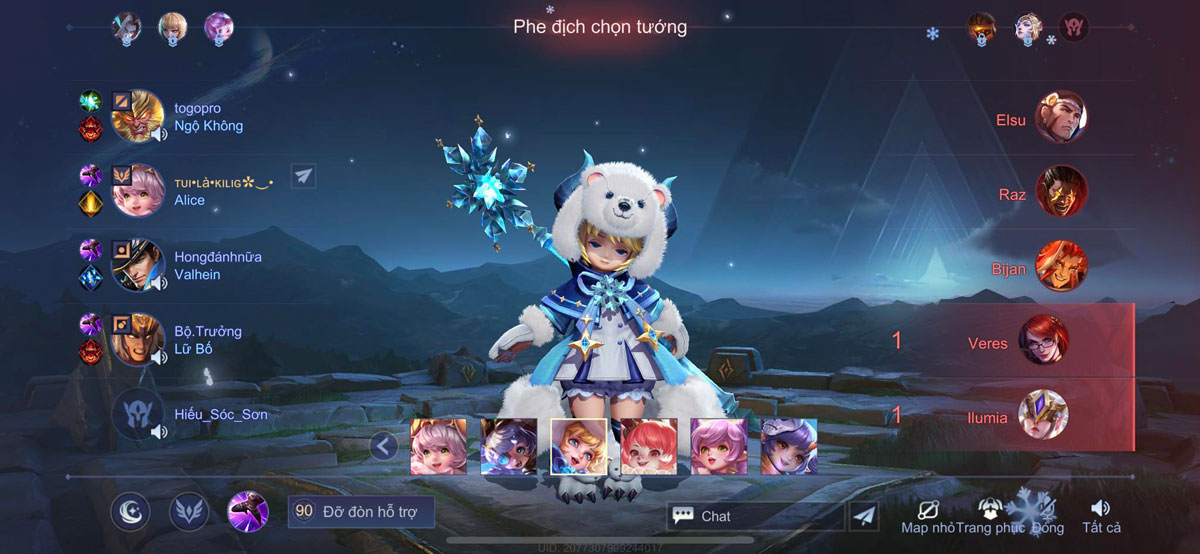
Task: Open the Map nhỏ minimap option
Action: coord(927,516)
